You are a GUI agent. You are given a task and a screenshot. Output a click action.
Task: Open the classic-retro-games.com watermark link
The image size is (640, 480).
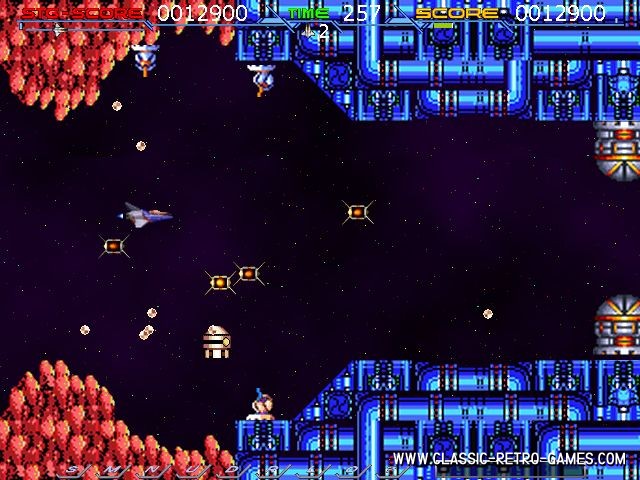pos(509,459)
